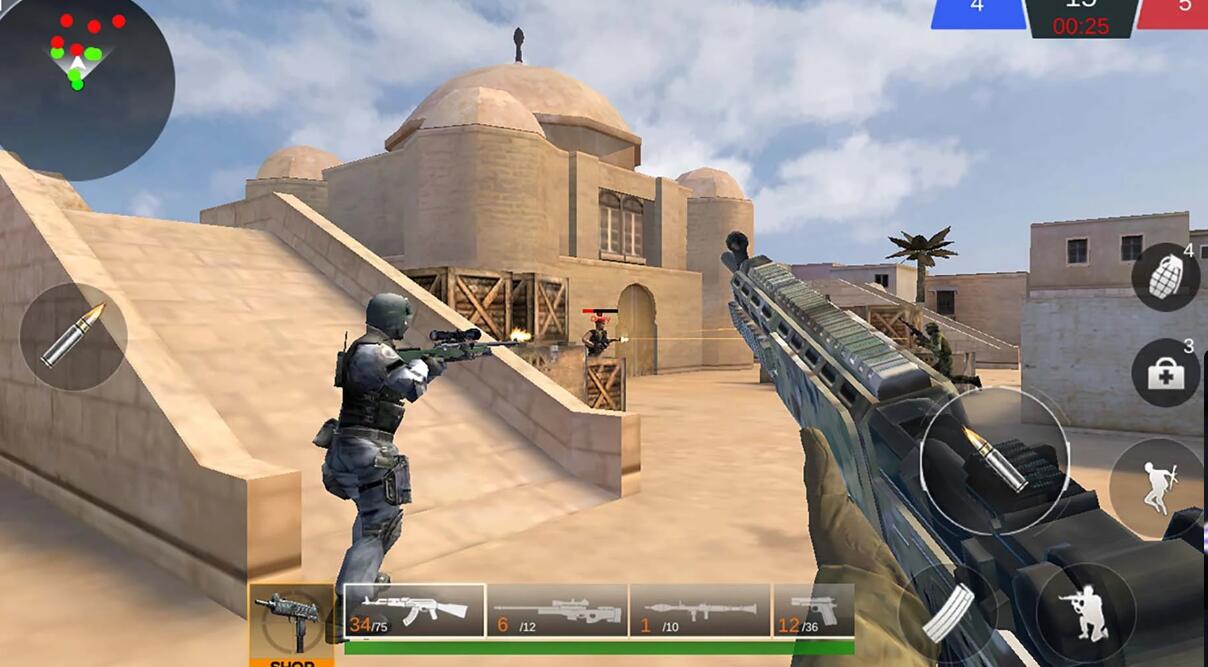Throw a grenade with the grenade icon
1208x667 pixels.
point(1165,276)
